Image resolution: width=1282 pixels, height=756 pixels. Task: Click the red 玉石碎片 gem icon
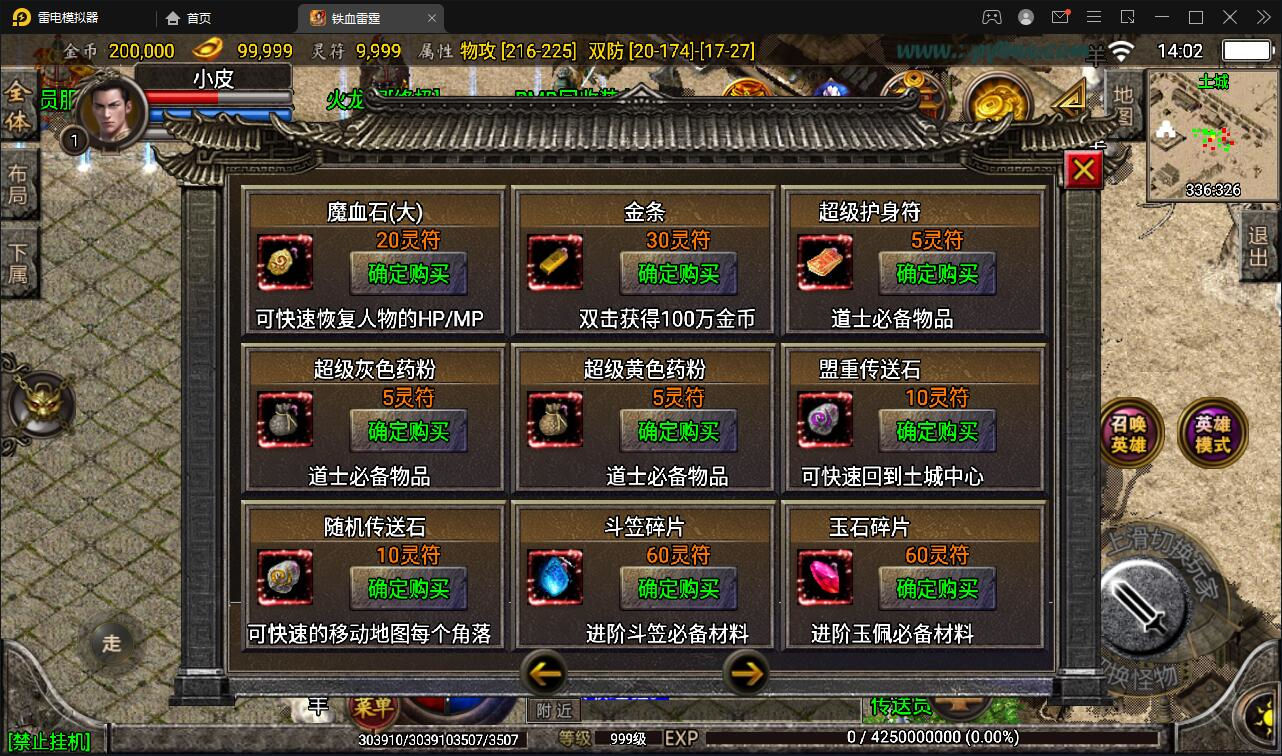coord(824,578)
